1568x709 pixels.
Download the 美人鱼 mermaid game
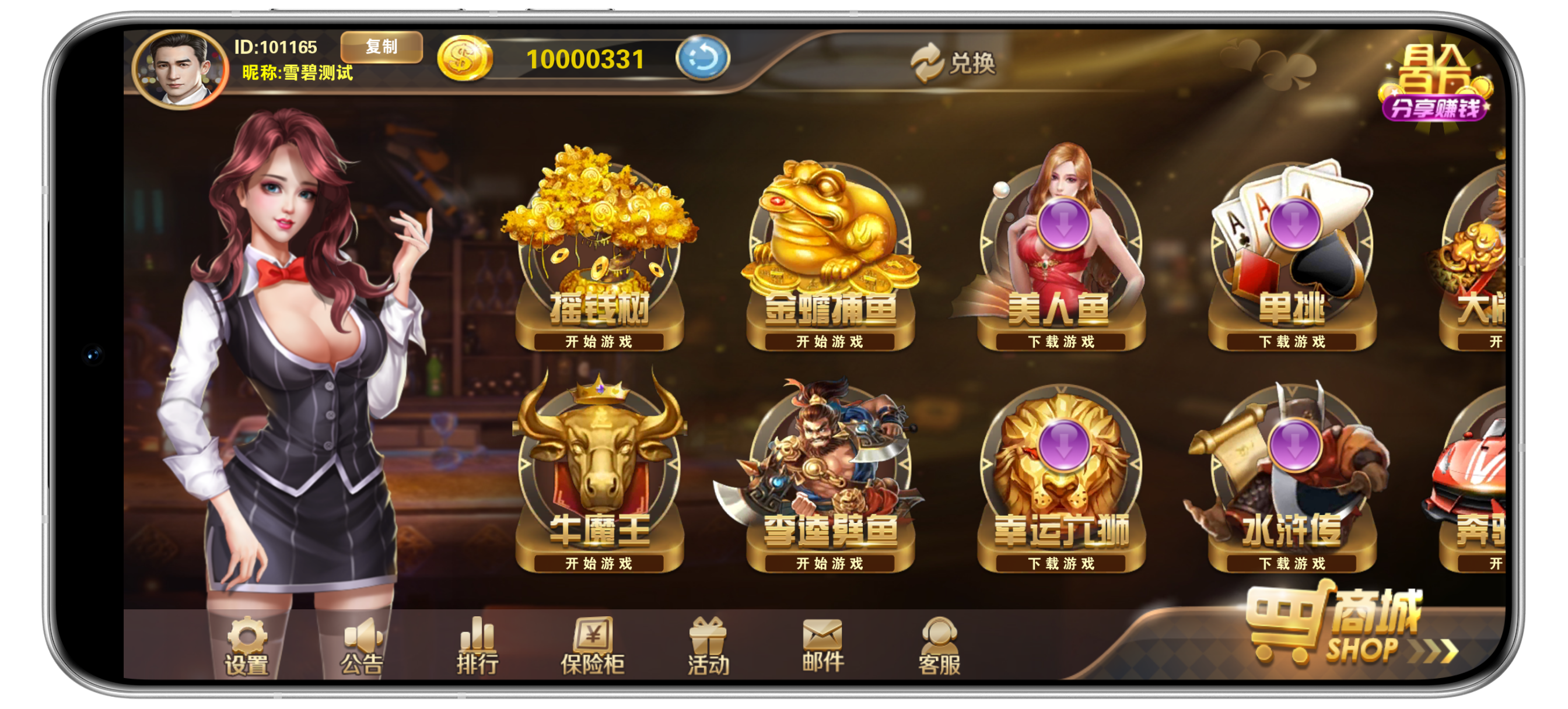pos(1061,255)
